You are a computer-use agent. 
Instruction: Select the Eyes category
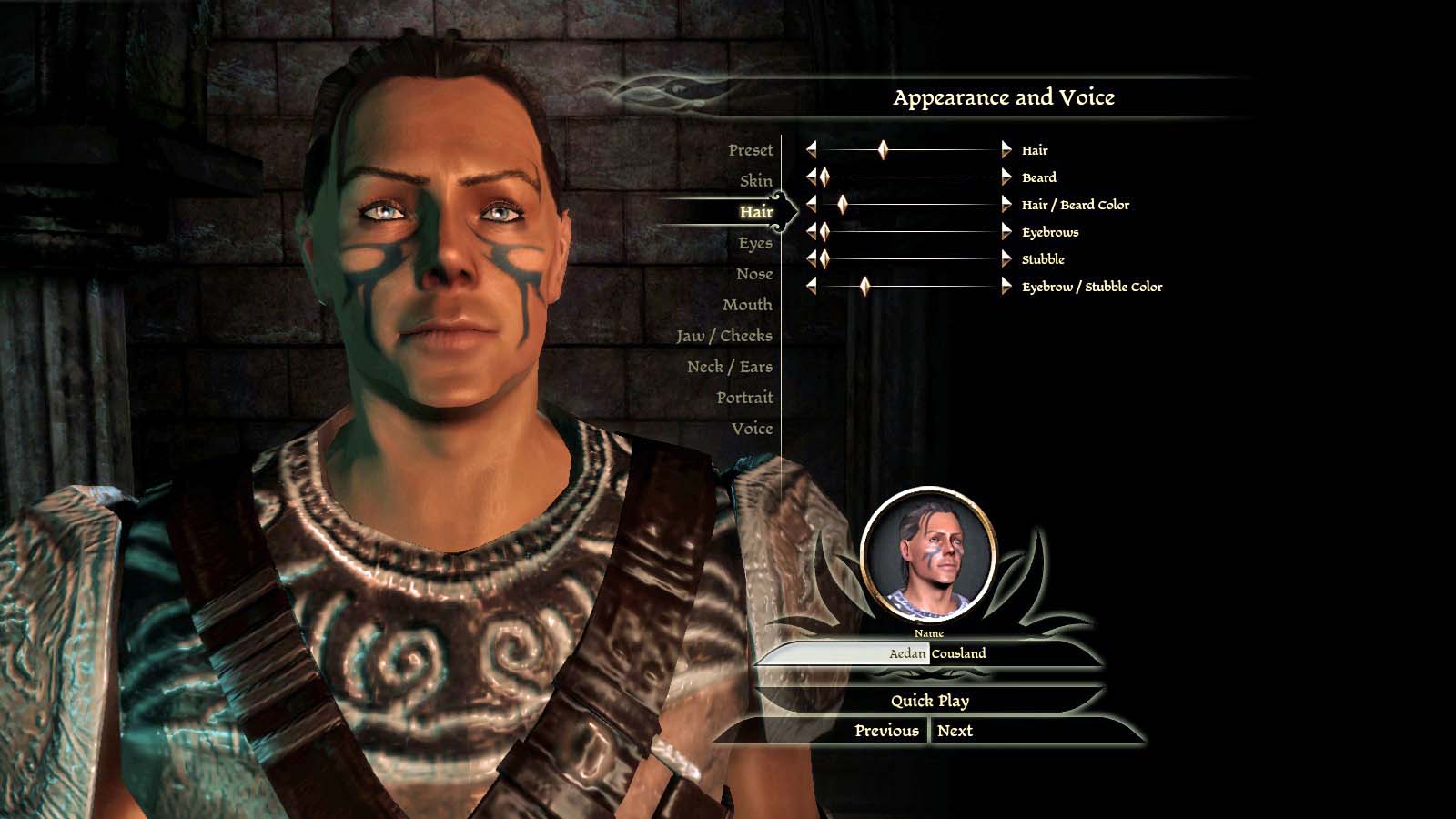click(x=754, y=243)
